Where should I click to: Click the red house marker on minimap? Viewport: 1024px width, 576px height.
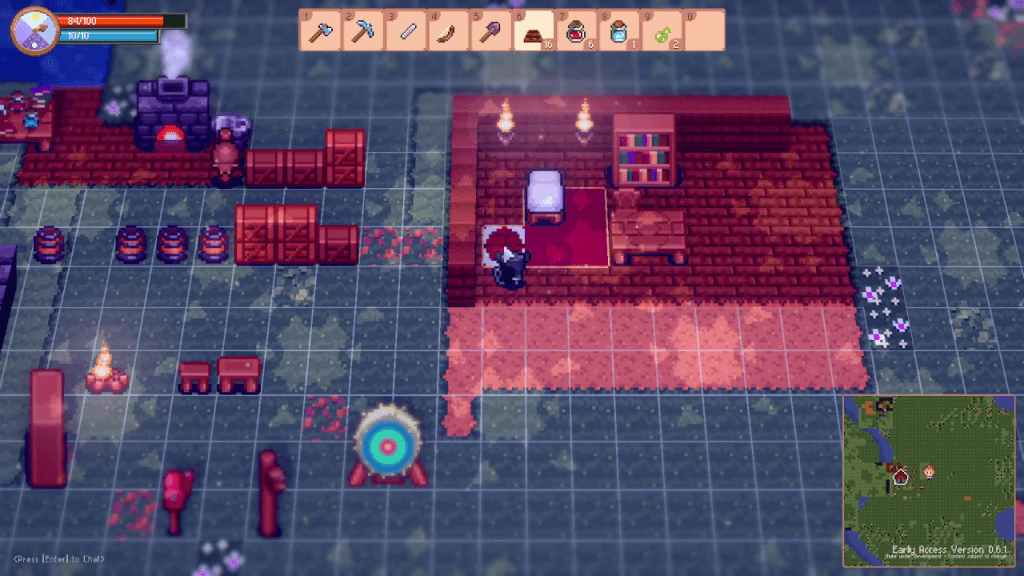[900, 476]
